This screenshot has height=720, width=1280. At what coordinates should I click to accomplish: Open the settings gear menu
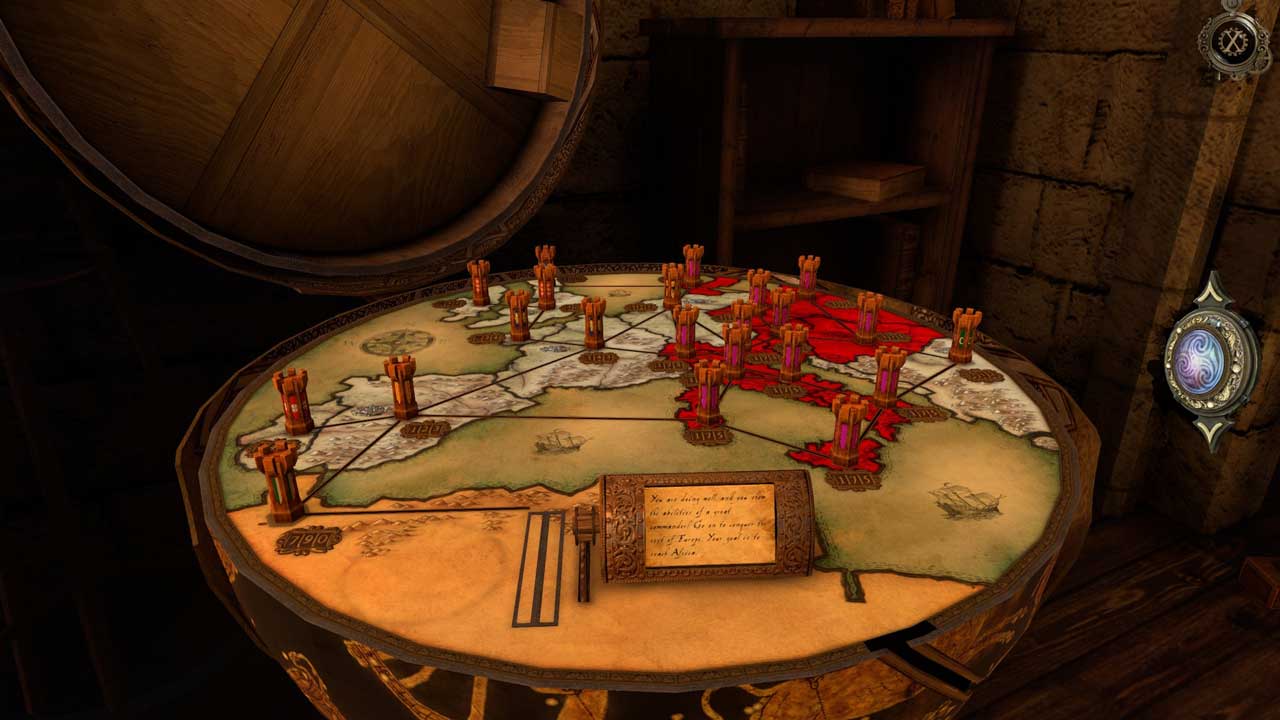tap(1234, 40)
